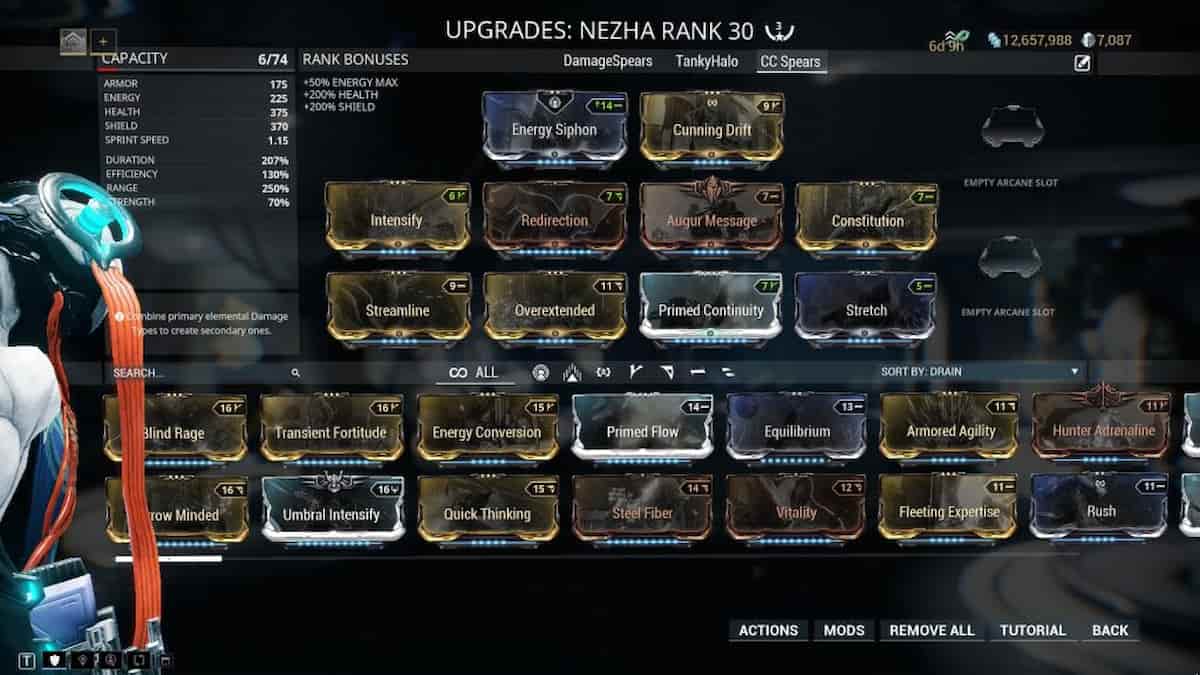Remove all equipped mods
This screenshot has height=675, width=1200.
tap(931, 630)
